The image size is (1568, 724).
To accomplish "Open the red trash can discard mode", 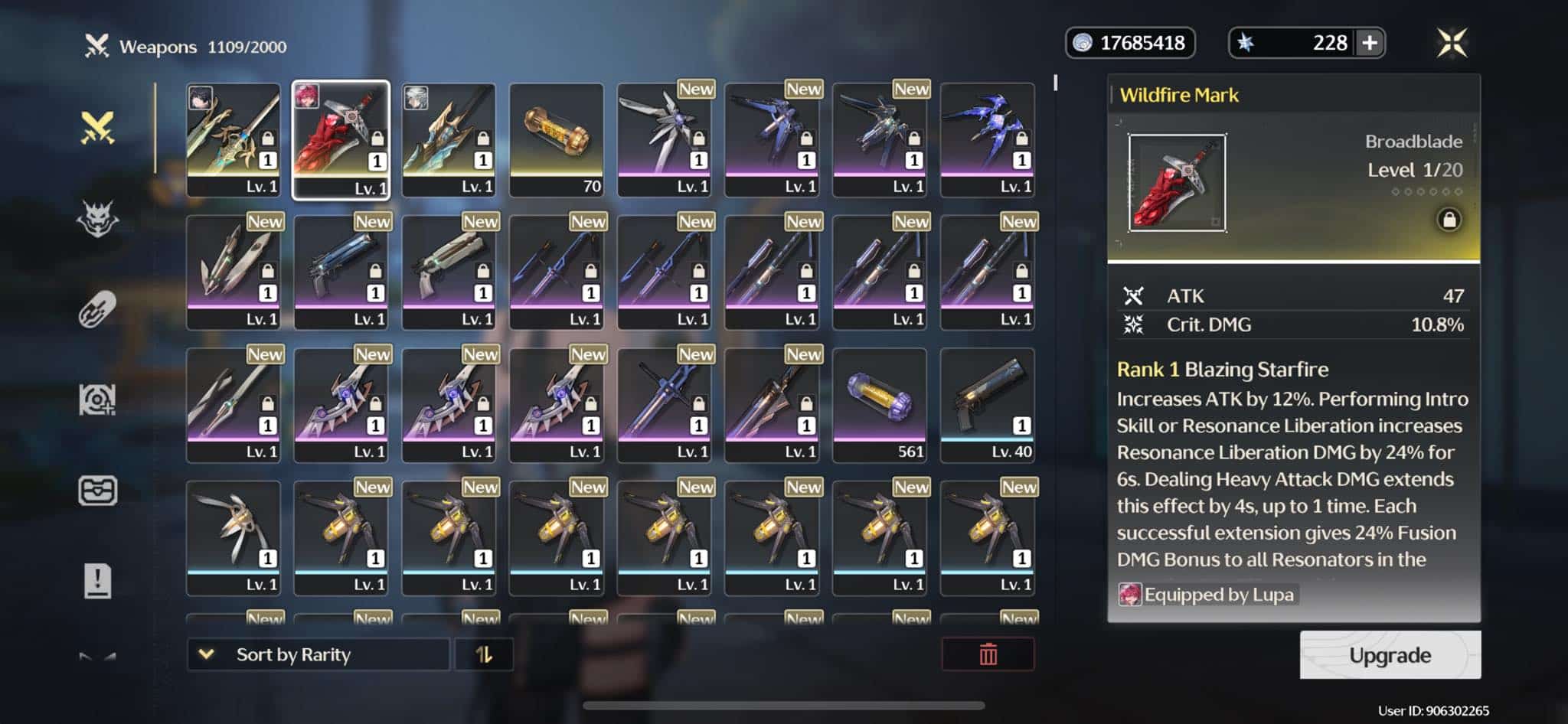I will pos(988,655).
